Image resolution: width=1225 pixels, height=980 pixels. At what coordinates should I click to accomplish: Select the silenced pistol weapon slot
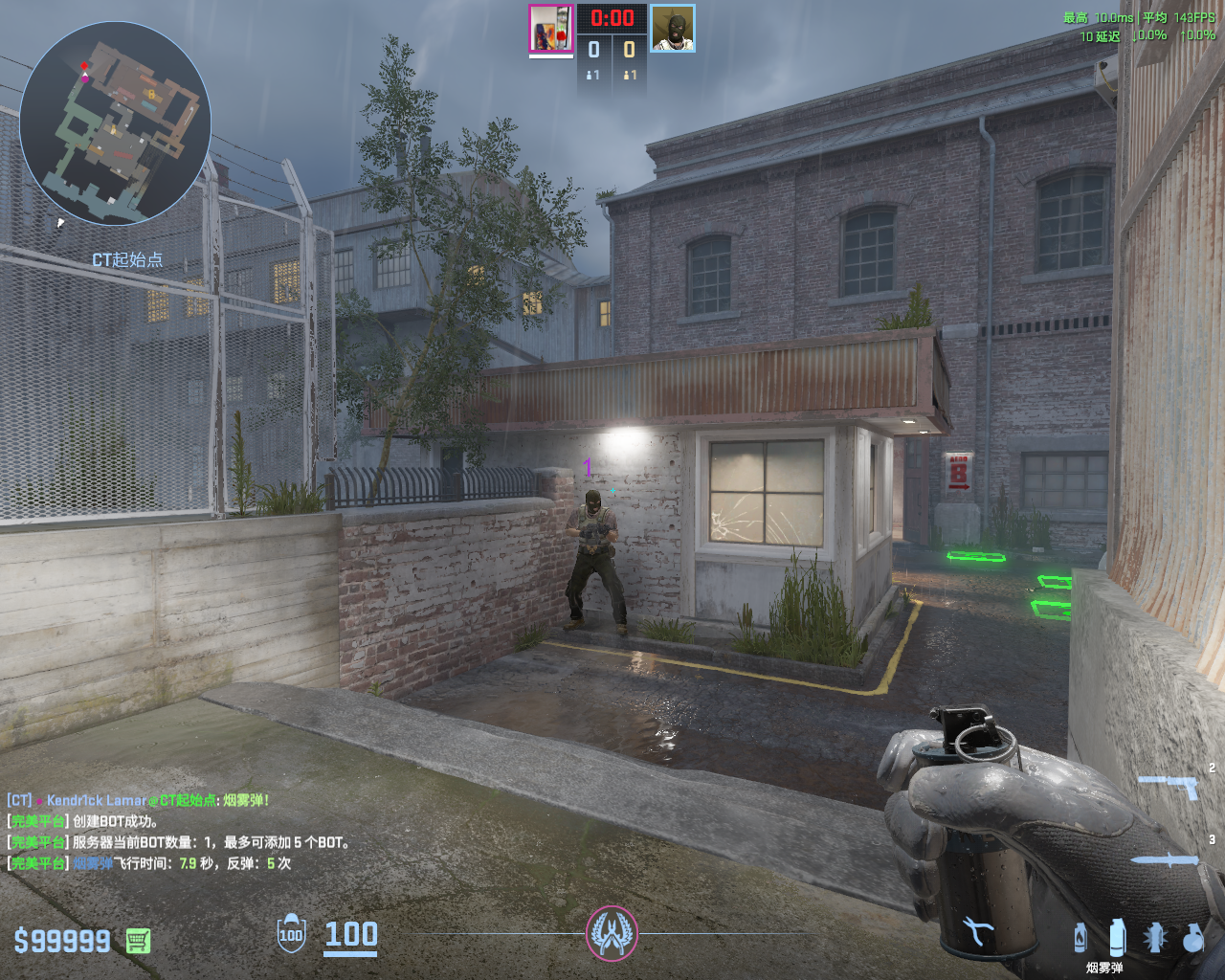coord(1169,787)
